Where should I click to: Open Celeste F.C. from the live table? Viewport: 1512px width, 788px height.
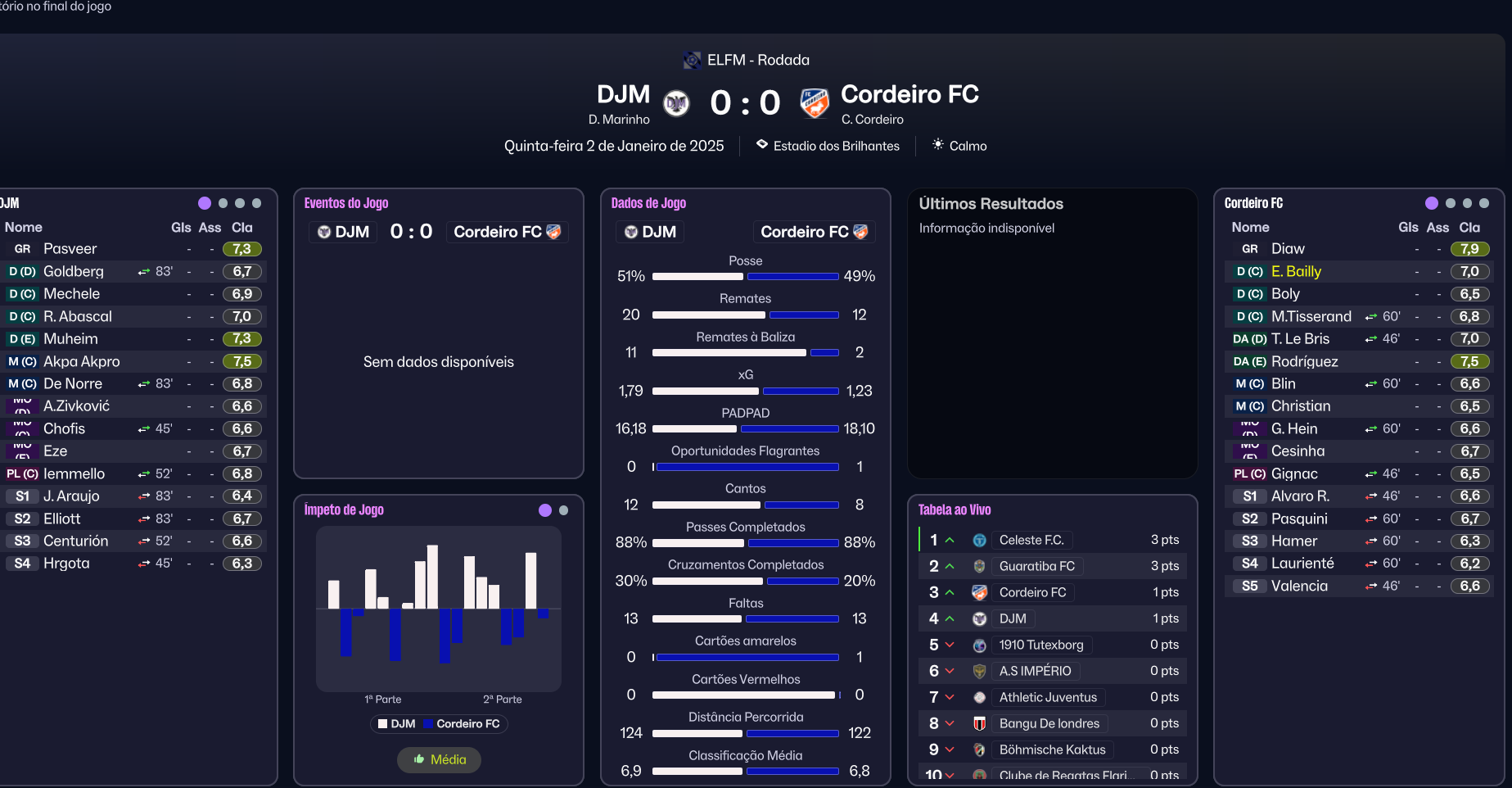tap(1031, 540)
